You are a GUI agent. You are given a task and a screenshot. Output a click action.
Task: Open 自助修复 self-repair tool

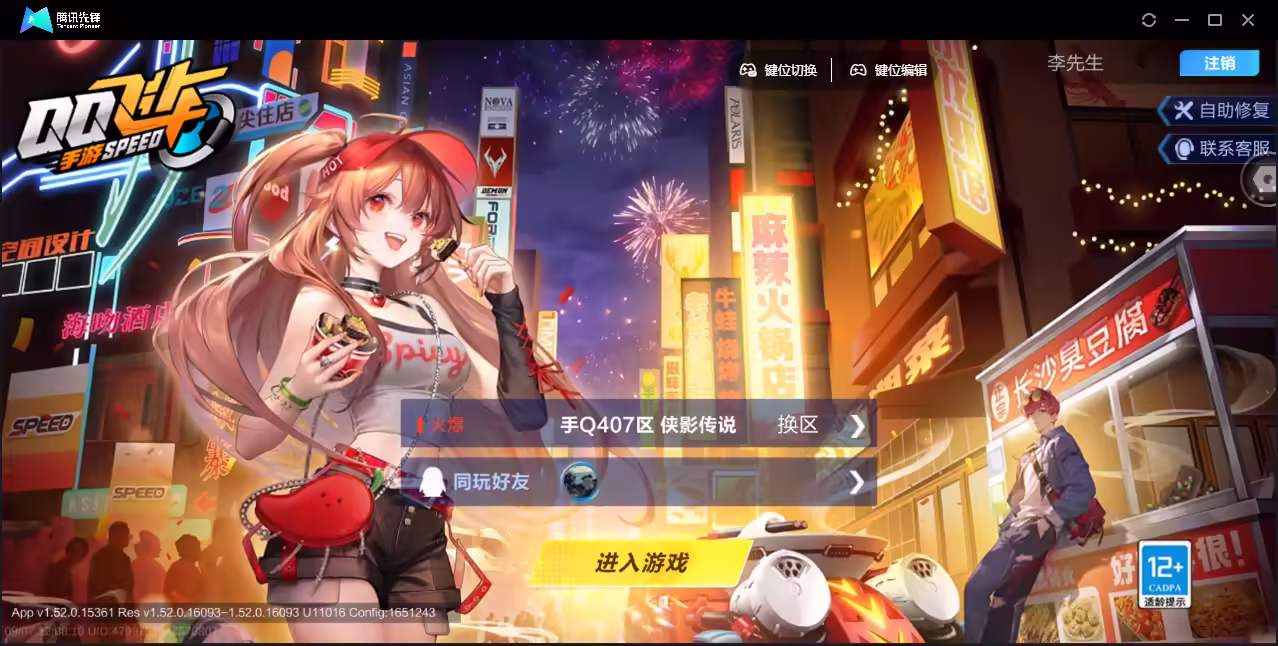click(x=1222, y=111)
